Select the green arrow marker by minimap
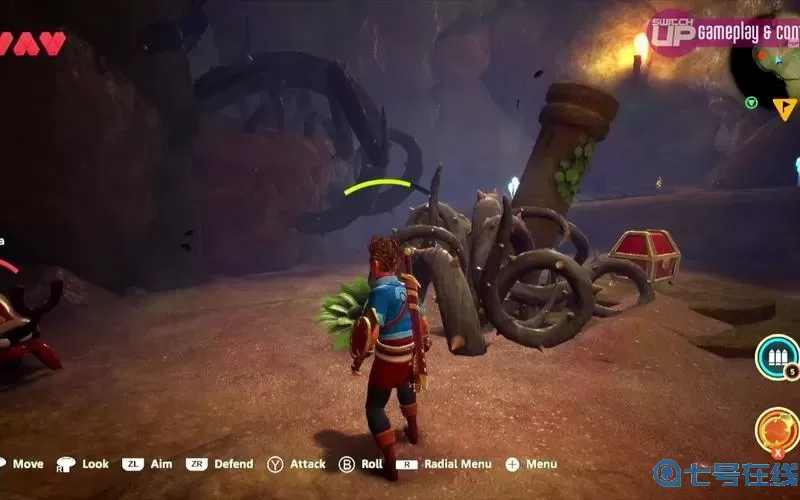 (751, 102)
